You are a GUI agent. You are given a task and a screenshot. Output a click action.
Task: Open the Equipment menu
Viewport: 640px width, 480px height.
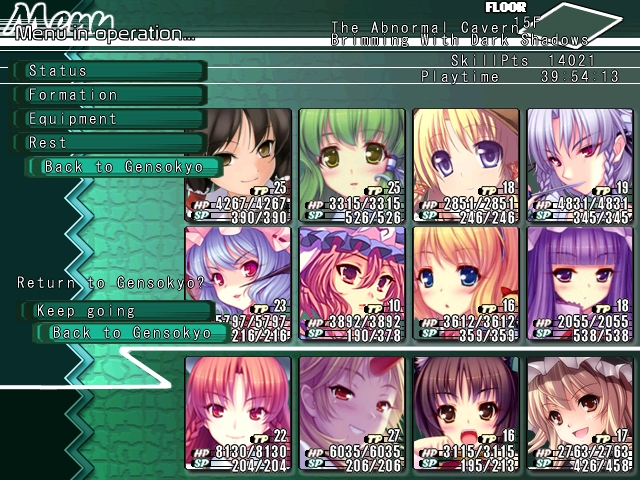click(108, 119)
